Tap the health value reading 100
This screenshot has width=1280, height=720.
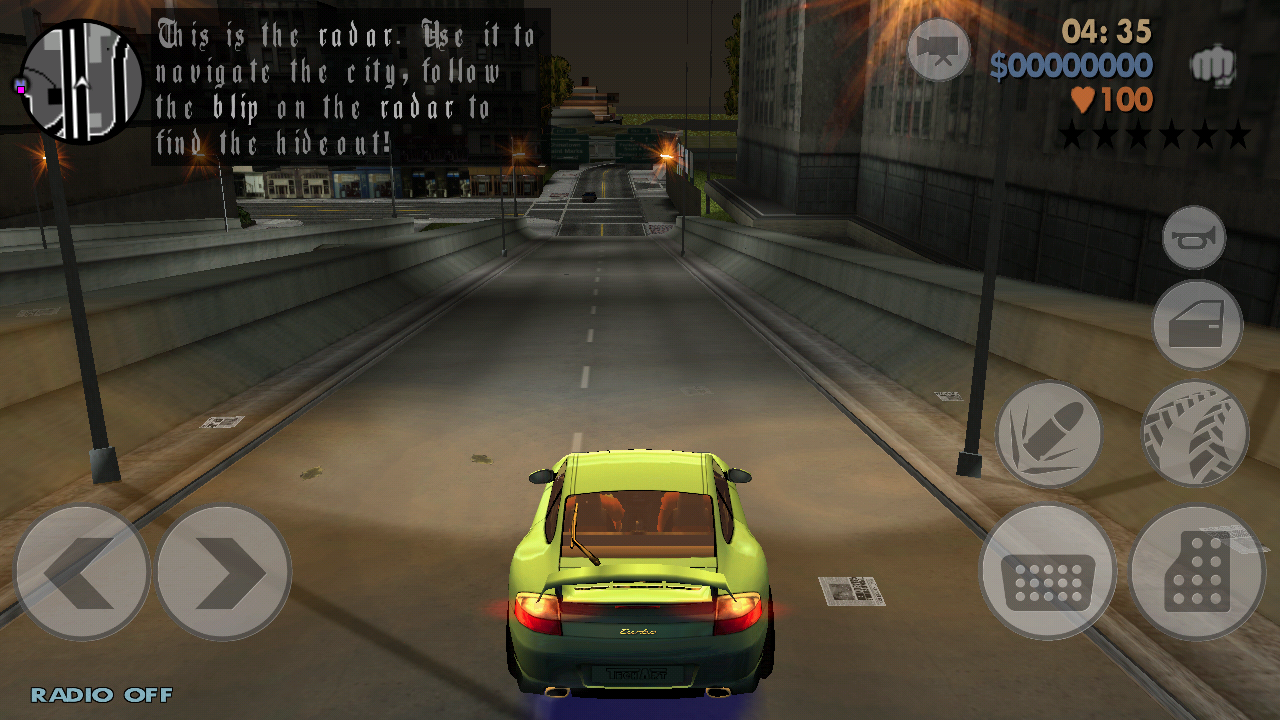tap(1130, 100)
